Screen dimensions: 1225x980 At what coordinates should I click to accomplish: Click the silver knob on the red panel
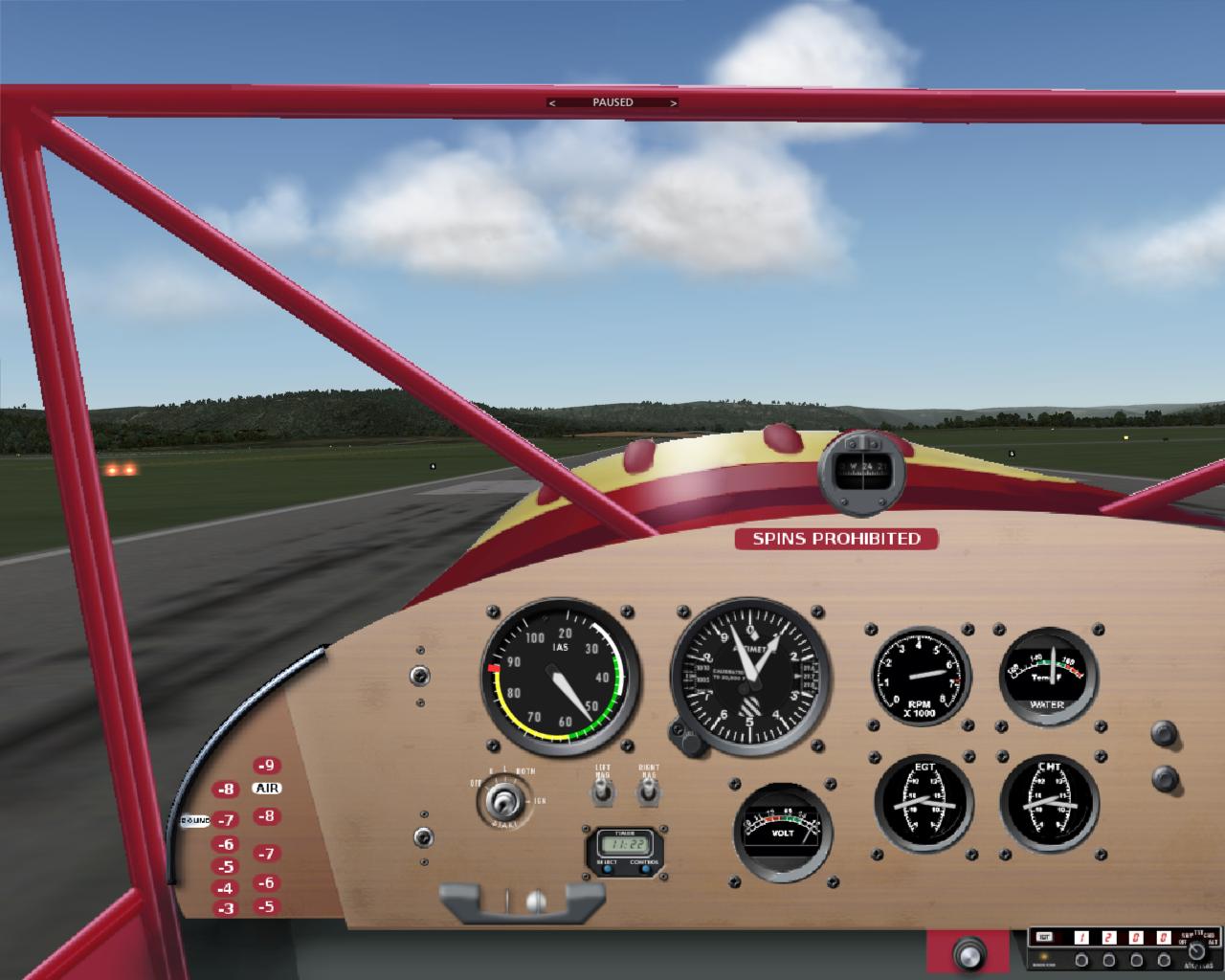tap(969, 954)
